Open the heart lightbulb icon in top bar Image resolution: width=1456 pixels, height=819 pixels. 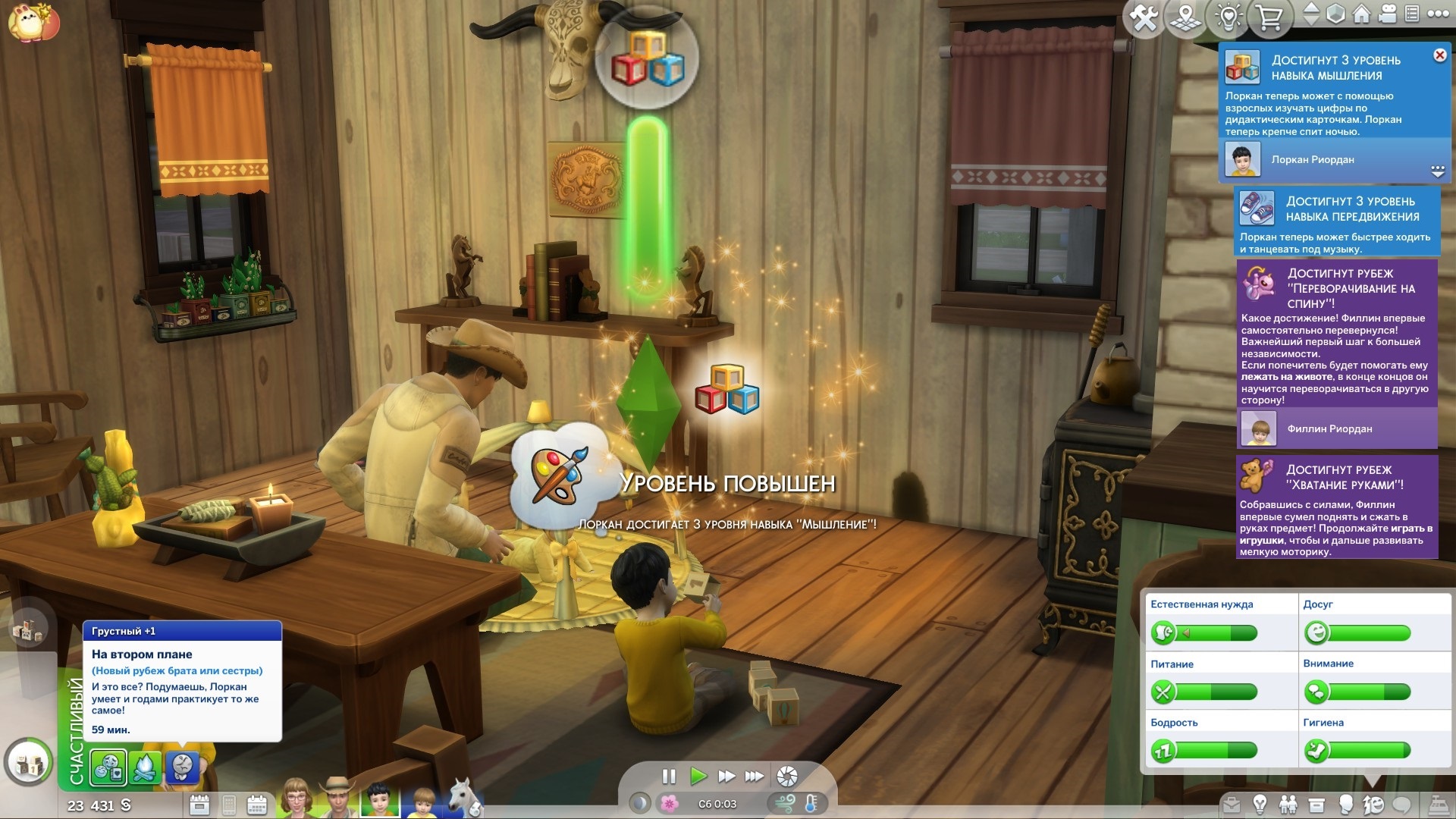[1228, 17]
